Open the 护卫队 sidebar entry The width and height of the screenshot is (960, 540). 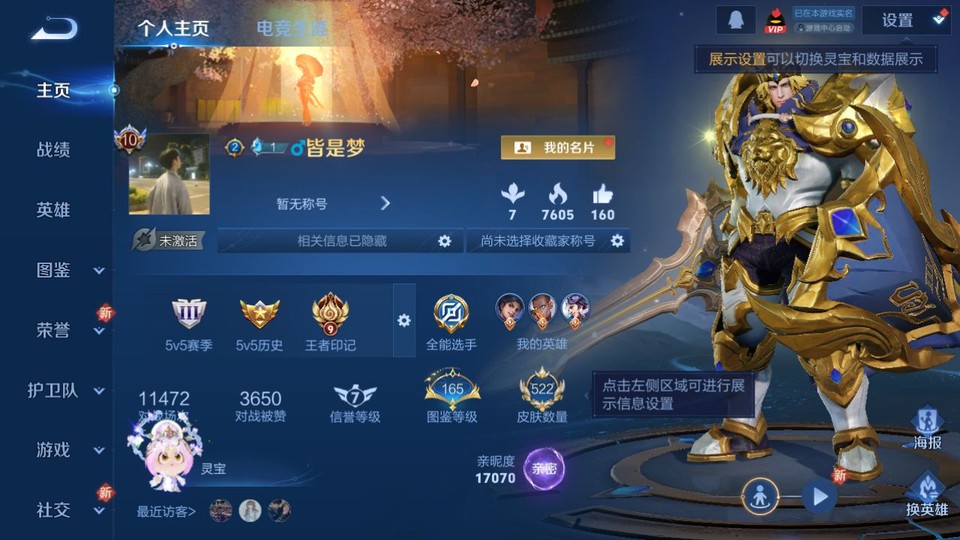click(x=68, y=390)
